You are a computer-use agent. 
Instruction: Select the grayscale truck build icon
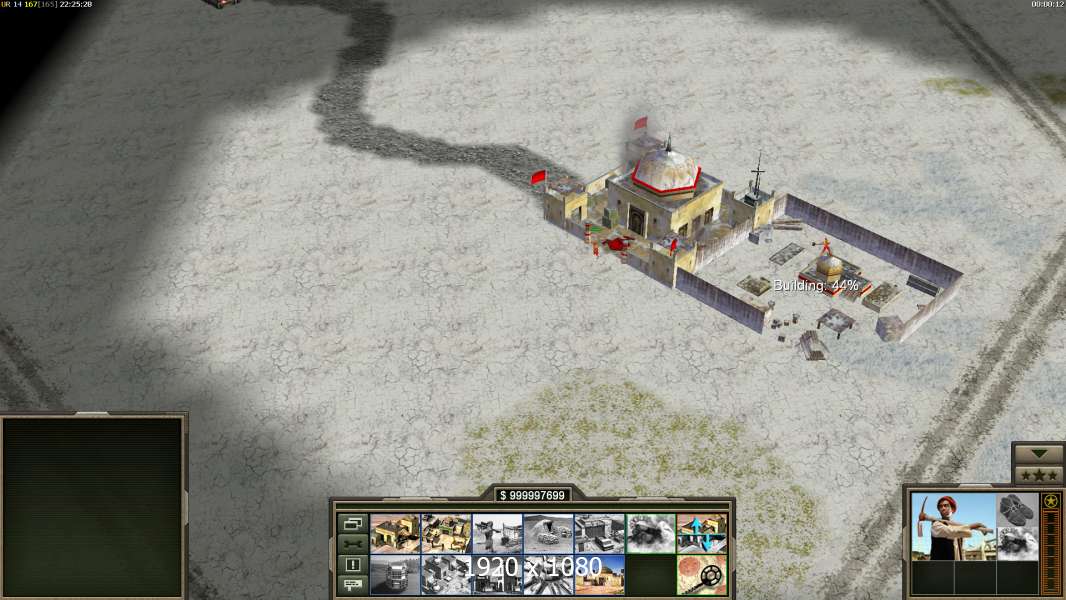[x=395, y=575]
